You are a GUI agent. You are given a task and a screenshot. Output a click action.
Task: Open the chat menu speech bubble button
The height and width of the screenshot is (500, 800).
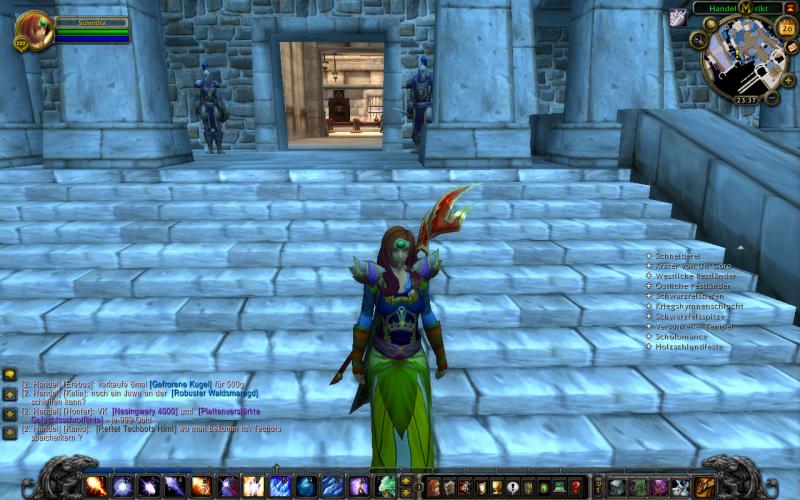click(9, 375)
